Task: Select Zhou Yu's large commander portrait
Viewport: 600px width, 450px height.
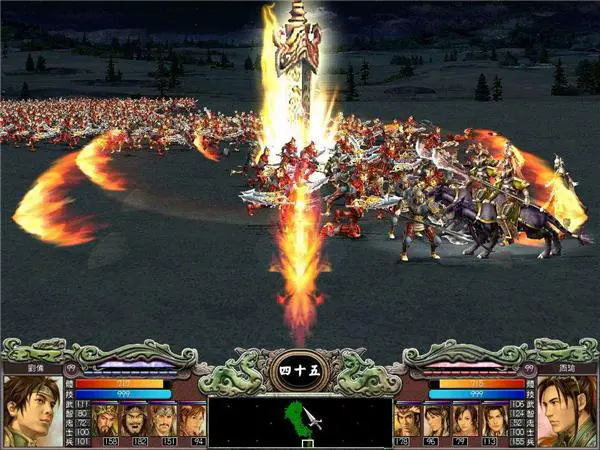Action: 567,410
